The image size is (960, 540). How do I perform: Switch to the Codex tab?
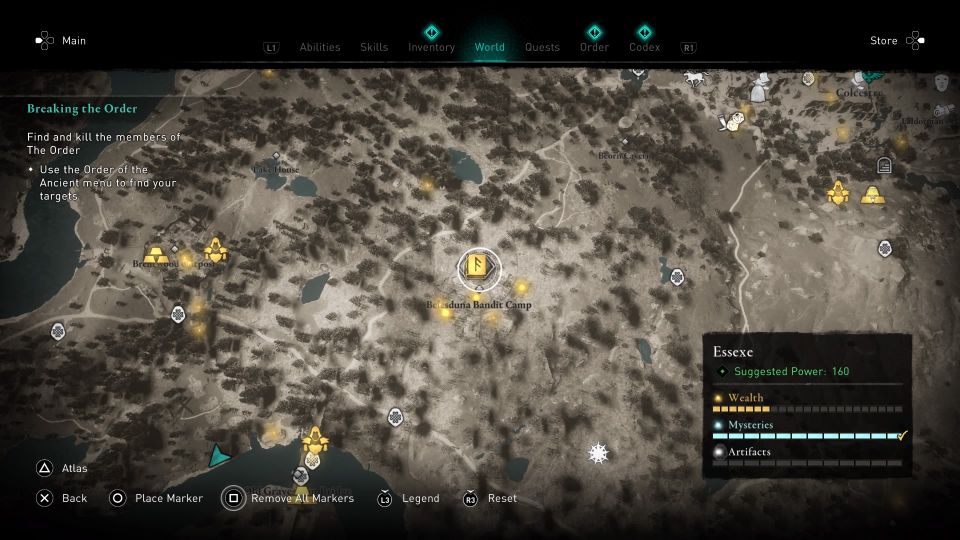pos(644,47)
